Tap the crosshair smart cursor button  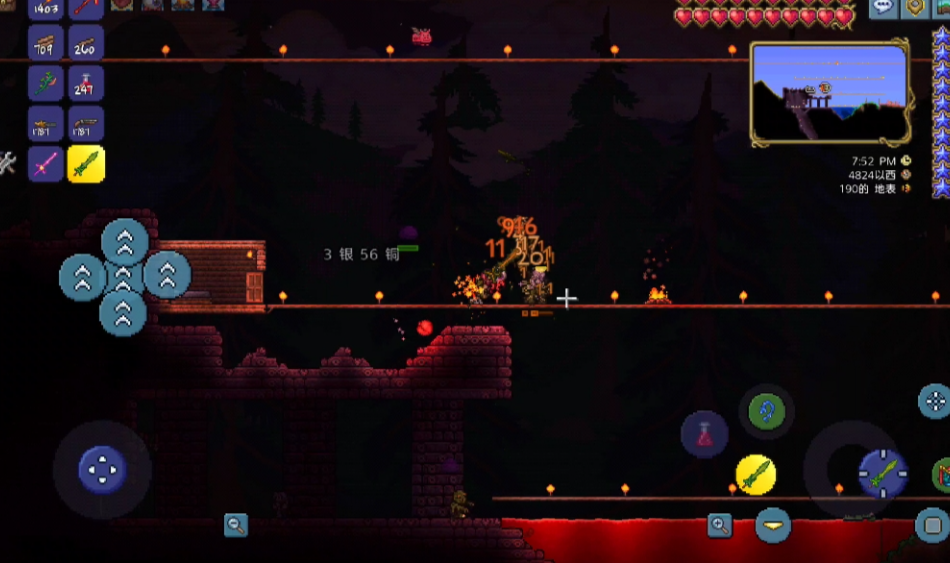(x=935, y=401)
